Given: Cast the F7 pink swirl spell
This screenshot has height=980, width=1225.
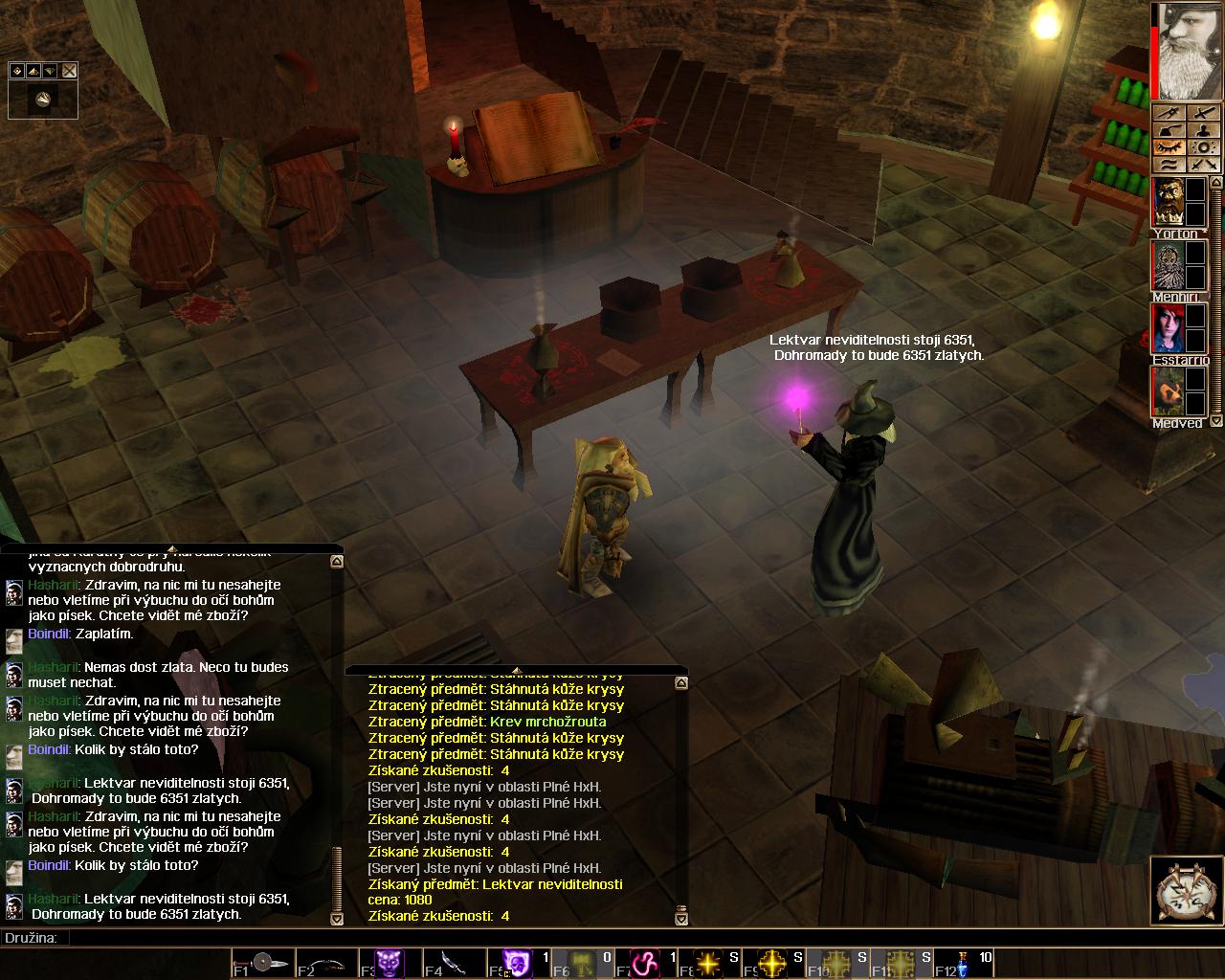Looking at the screenshot, I should 643,964.
